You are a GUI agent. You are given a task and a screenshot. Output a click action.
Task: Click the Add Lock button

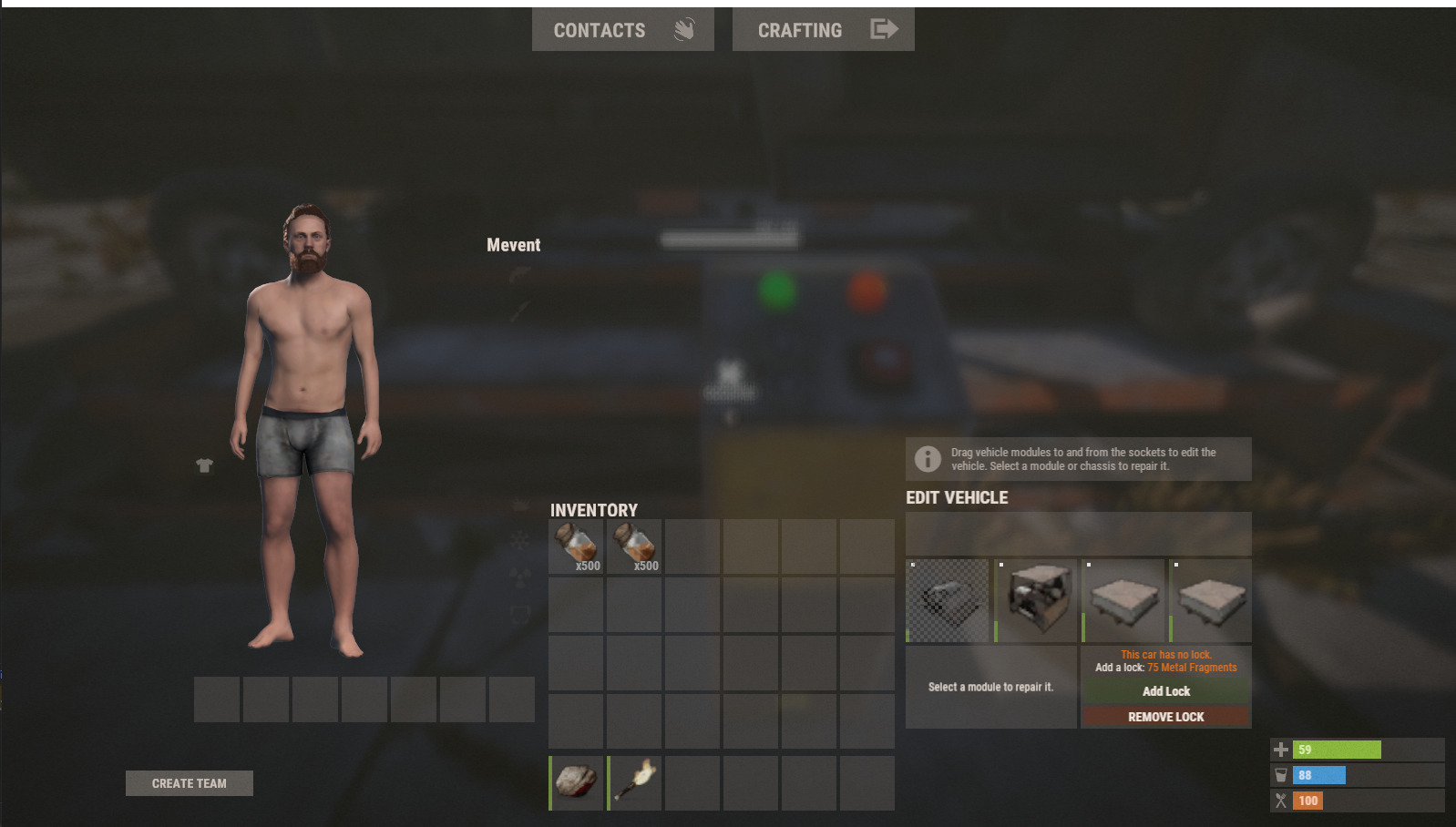[x=1165, y=691]
